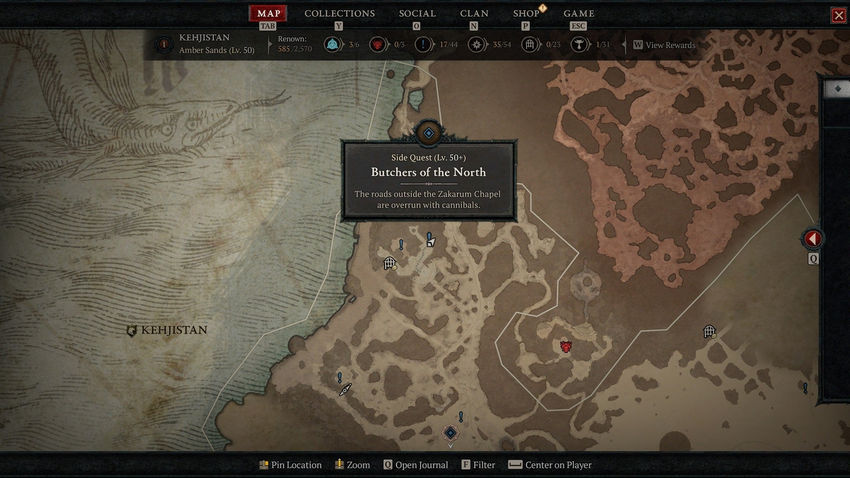Select the Game menu tab
Image resolution: width=850 pixels, height=478 pixels.
(x=578, y=14)
